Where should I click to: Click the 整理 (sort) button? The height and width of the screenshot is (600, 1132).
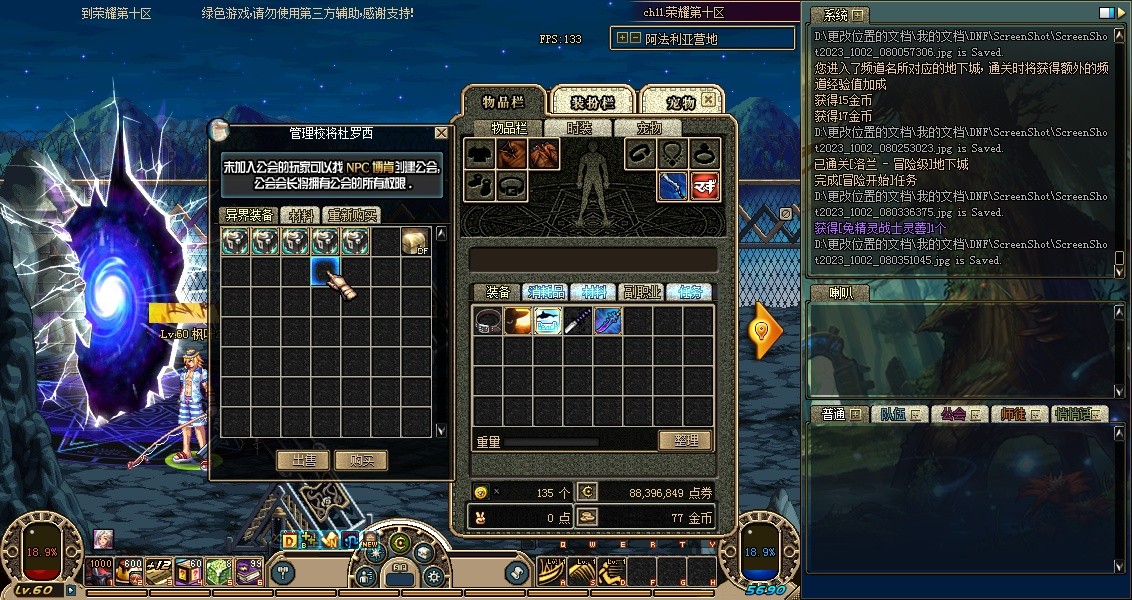tap(685, 440)
